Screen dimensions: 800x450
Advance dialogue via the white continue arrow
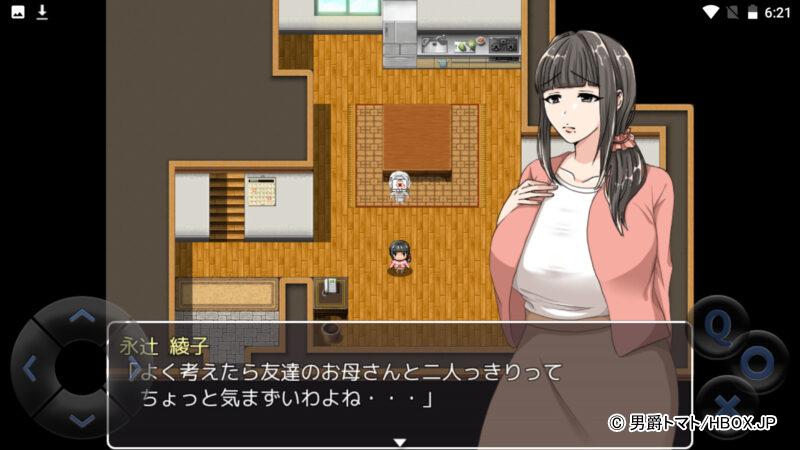click(x=399, y=441)
